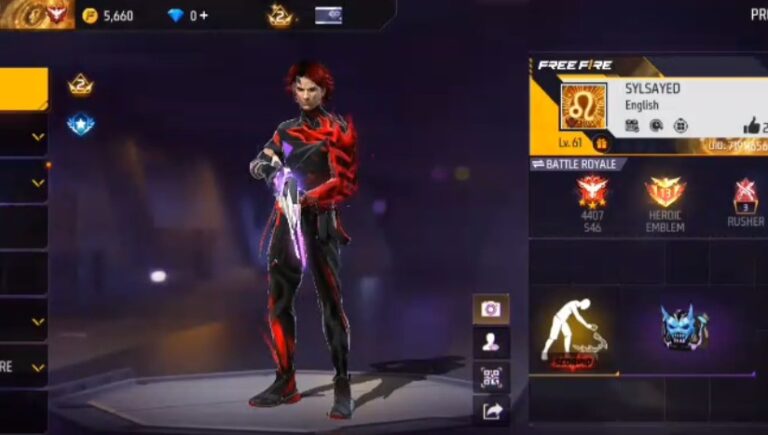Viewport: 768px width, 435px height.
Task: Open the character silhouette button
Action: (x=490, y=343)
